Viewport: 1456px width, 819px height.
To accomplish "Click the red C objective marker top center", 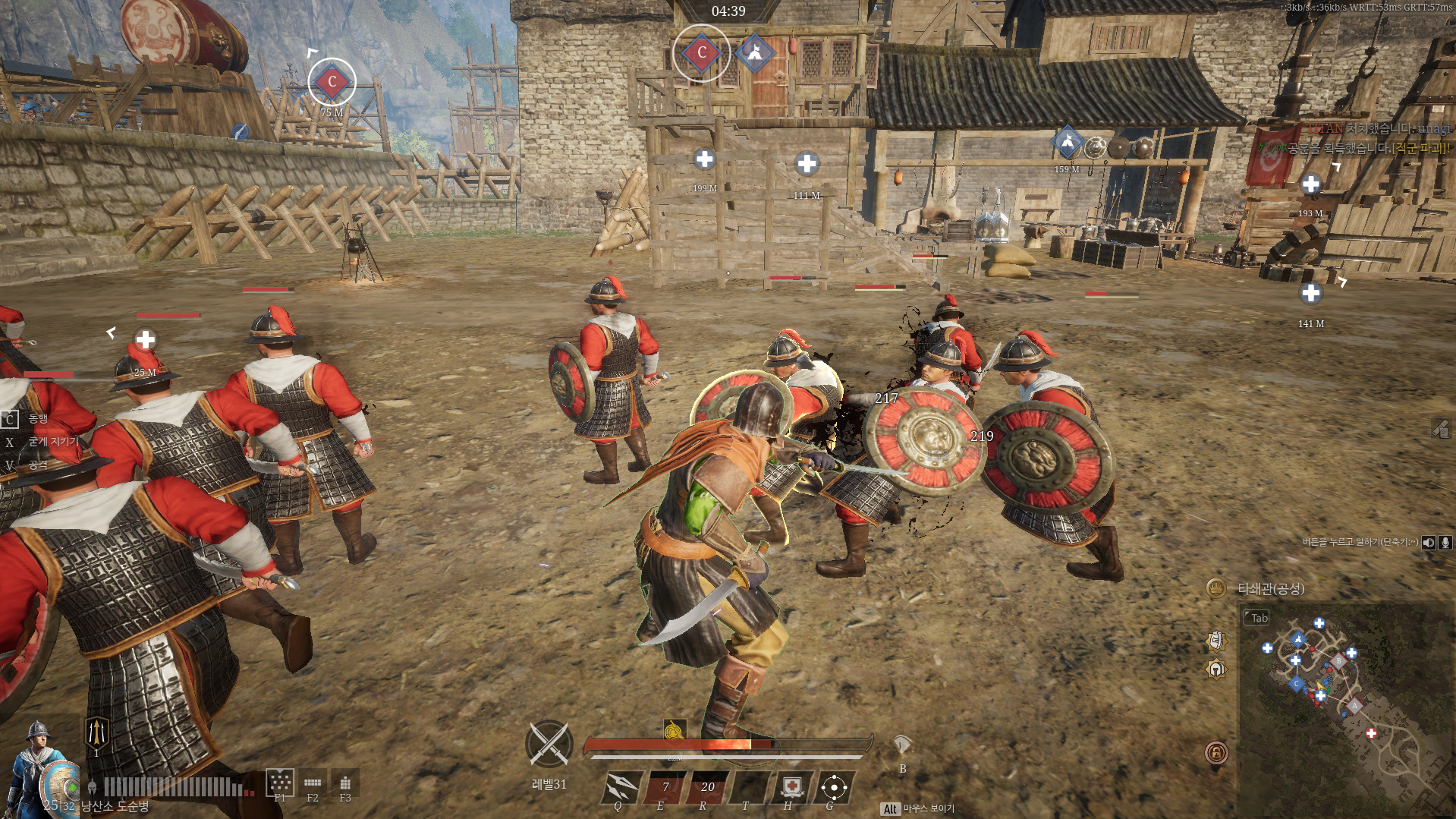I will pyautogui.click(x=701, y=52).
